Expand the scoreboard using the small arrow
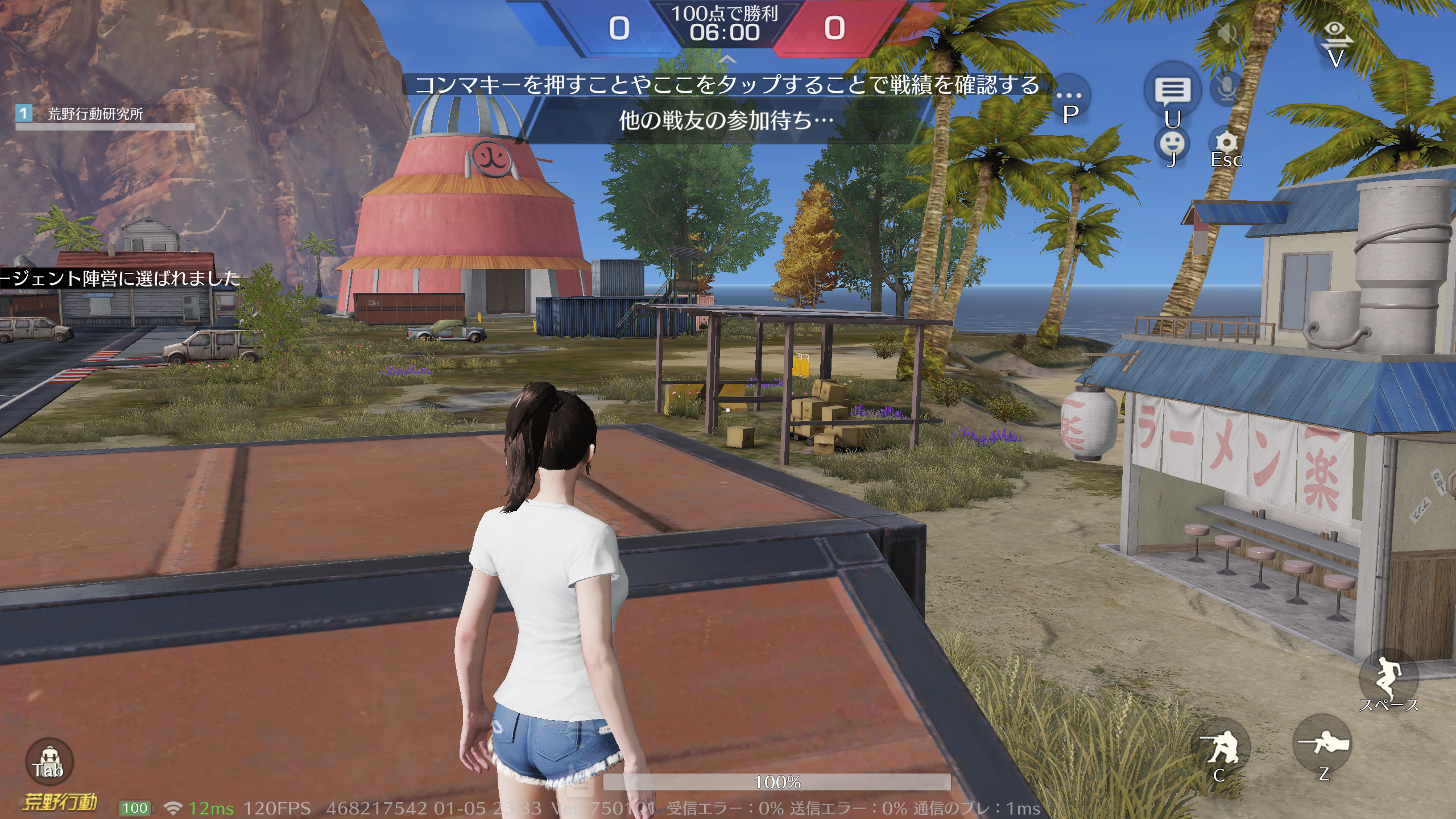The width and height of the screenshot is (1456, 819). click(727, 59)
